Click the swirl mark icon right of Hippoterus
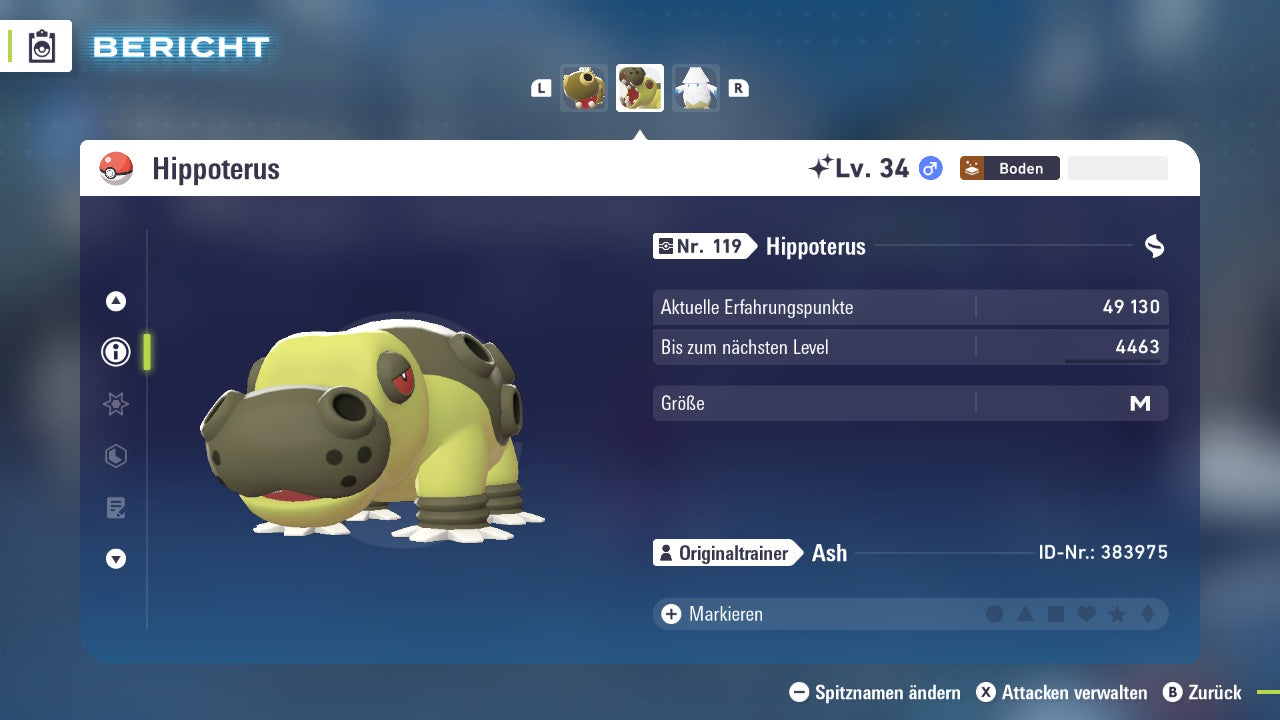1280x720 pixels. coord(1155,245)
